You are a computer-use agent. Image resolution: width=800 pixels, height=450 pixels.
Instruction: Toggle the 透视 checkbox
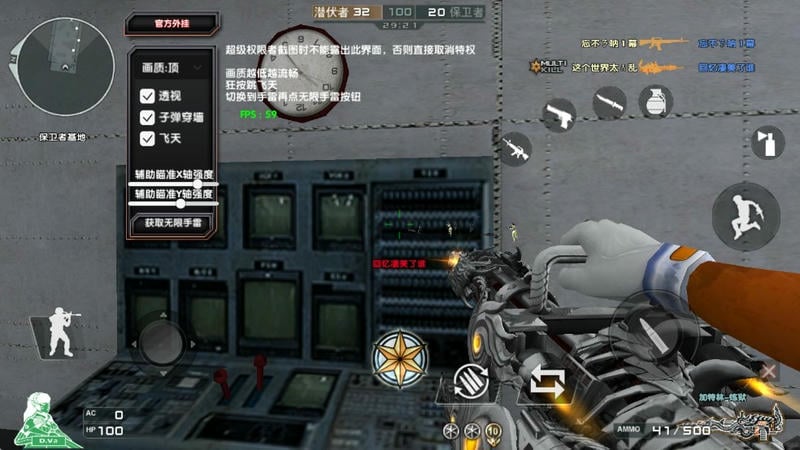147,97
